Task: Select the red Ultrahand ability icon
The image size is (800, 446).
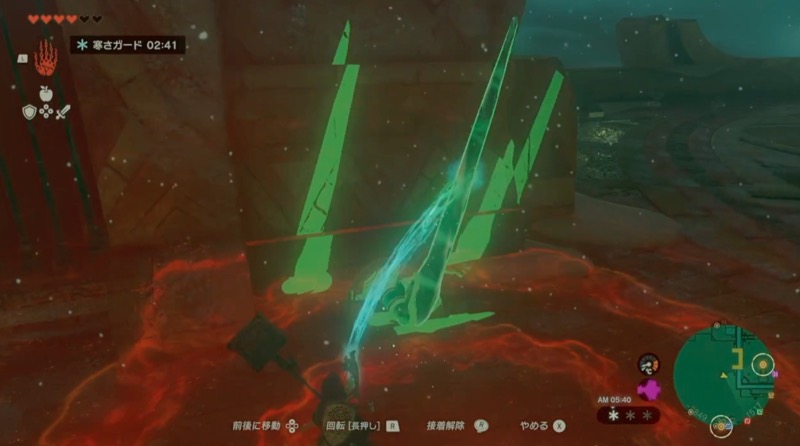Action: click(45, 59)
